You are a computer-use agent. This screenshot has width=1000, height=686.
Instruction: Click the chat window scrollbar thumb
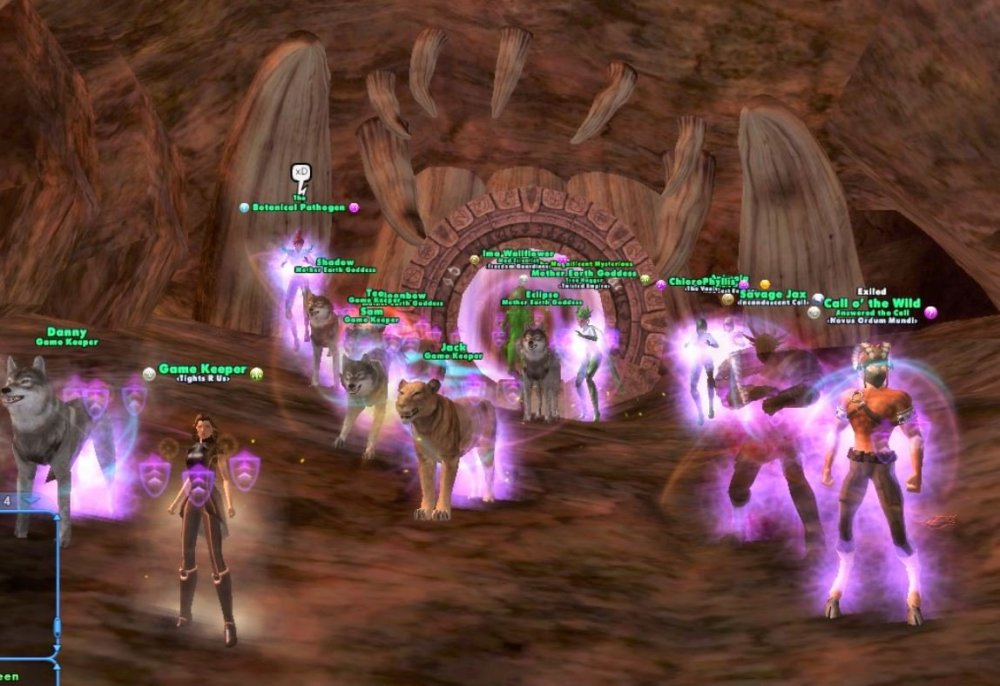click(57, 628)
